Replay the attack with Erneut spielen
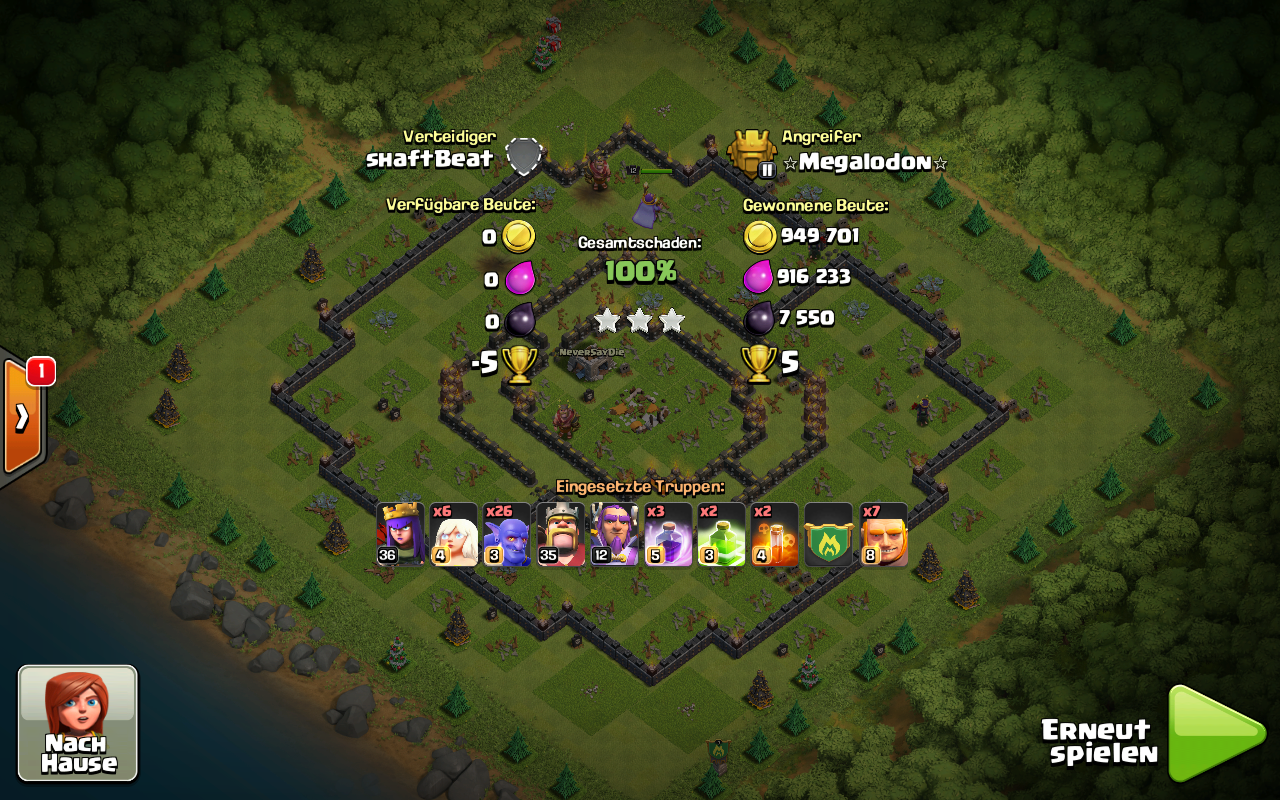The height and width of the screenshot is (800, 1280). click(1215, 733)
